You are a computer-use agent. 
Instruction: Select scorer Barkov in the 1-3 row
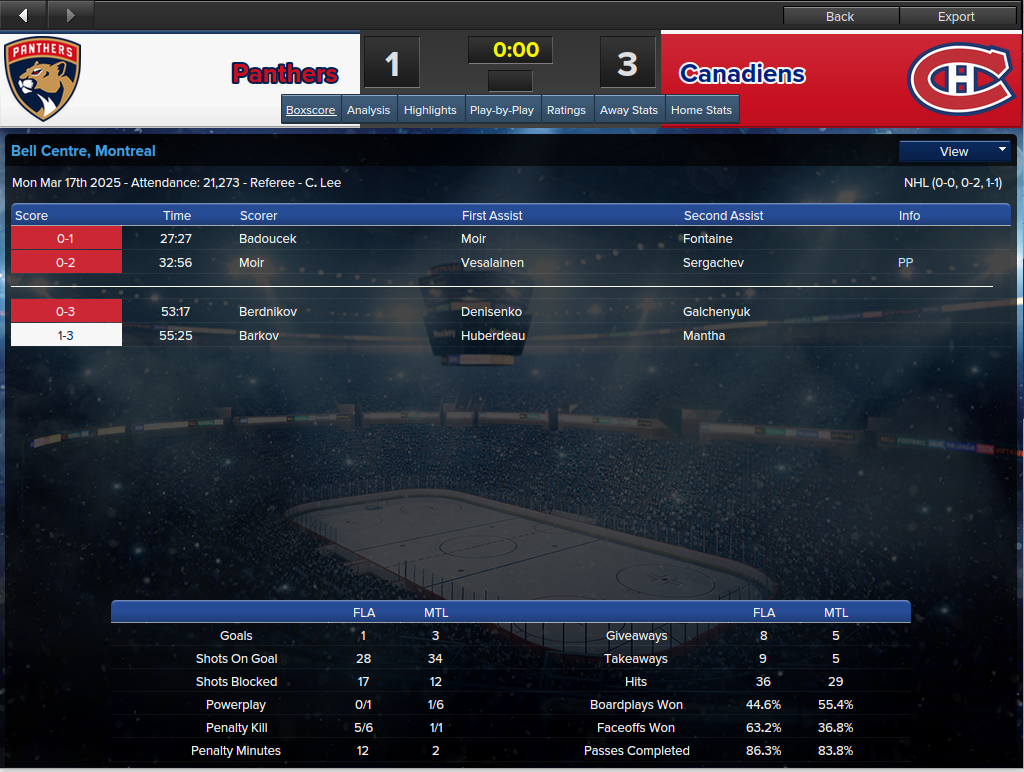point(259,336)
